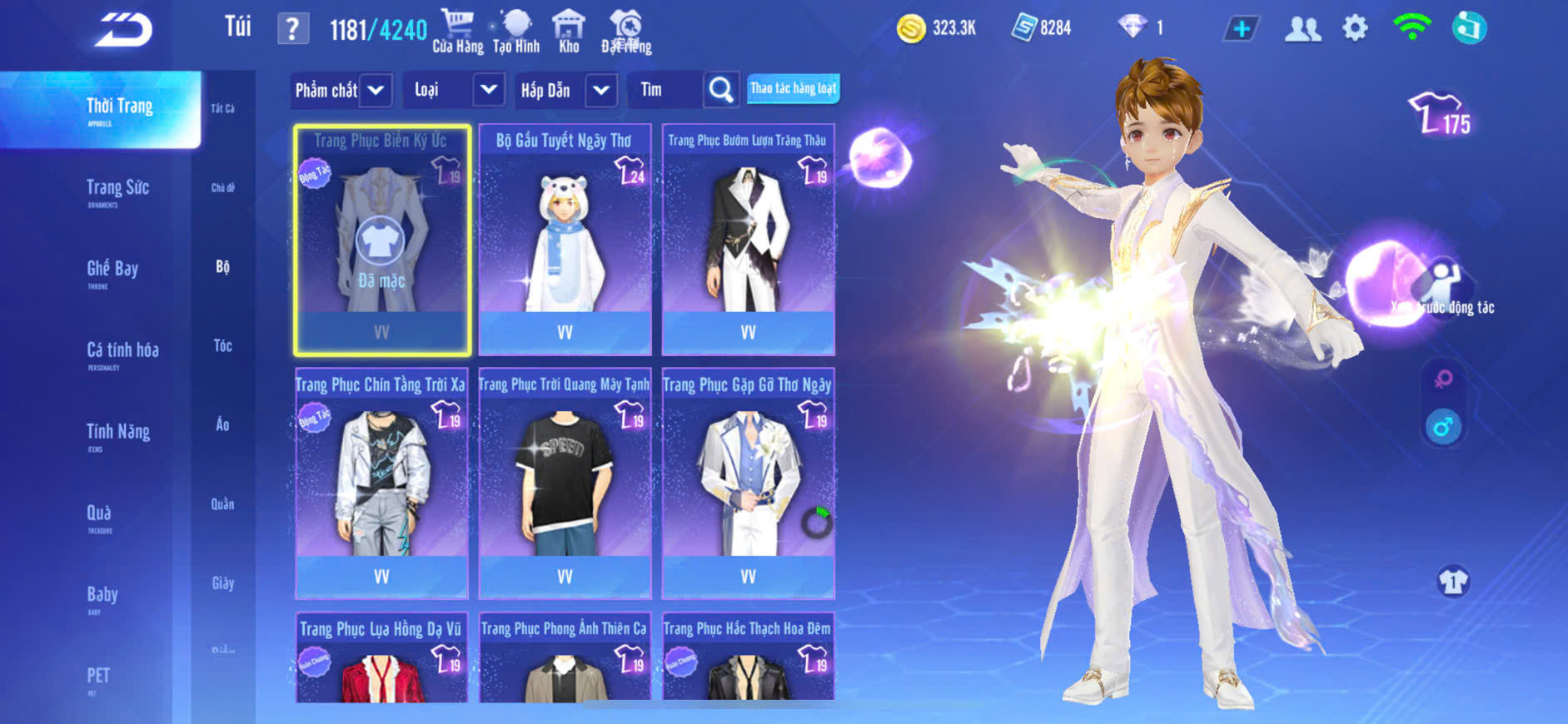Screen dimensions: 1568x724
Task: Open the Kho storage
Action: point(569,31)
